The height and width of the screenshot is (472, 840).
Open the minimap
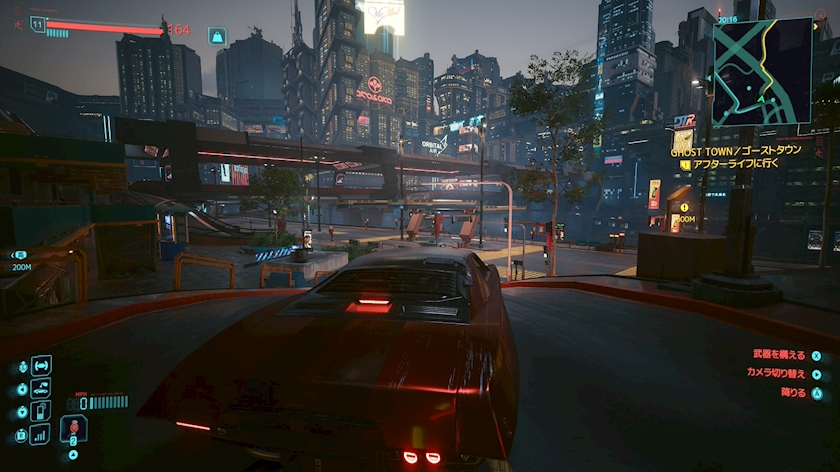tap(761, 71)
